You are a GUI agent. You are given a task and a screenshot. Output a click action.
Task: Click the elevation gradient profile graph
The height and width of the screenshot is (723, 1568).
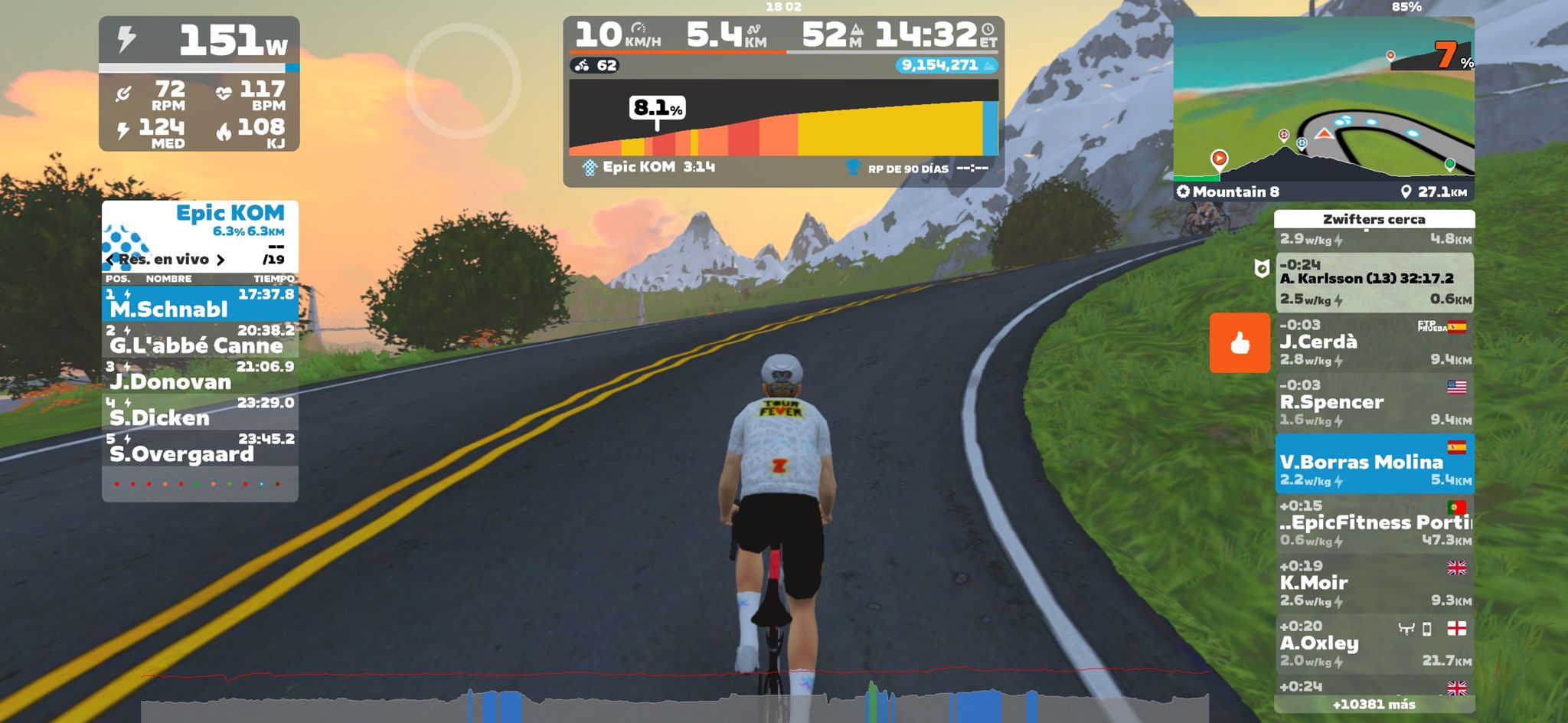point(782,119)
